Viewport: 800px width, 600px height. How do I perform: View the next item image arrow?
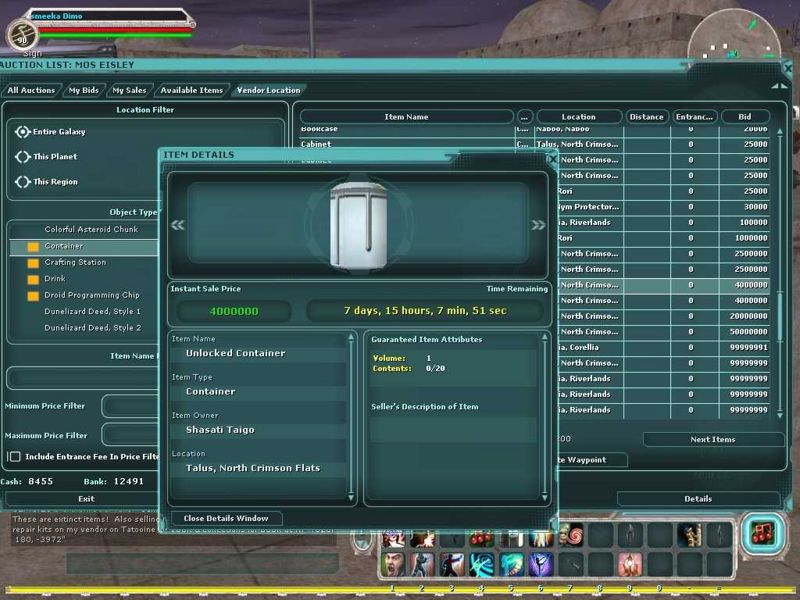coord(538,225)
